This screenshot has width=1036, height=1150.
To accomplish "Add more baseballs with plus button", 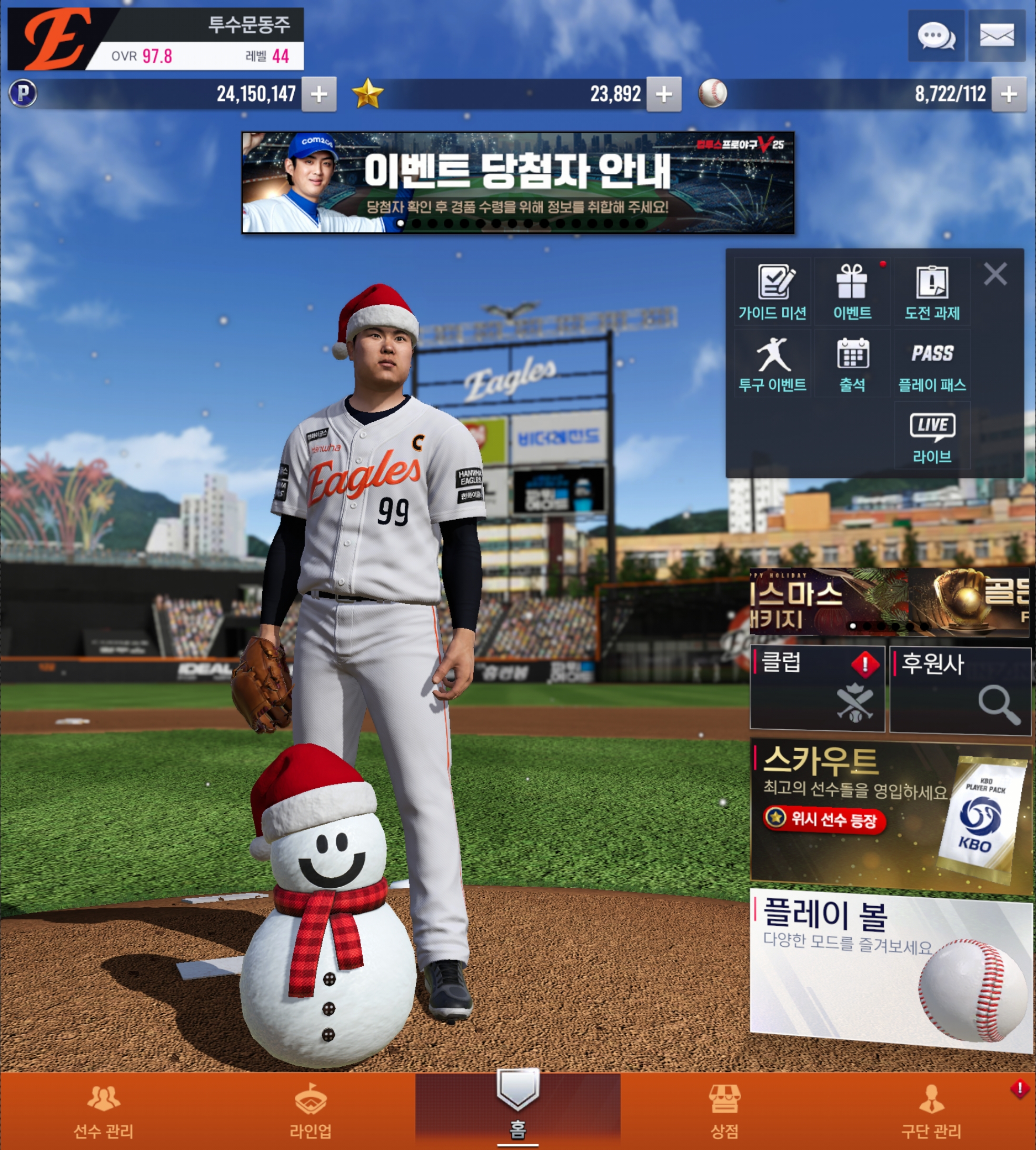I will (x=1009, y=94).
